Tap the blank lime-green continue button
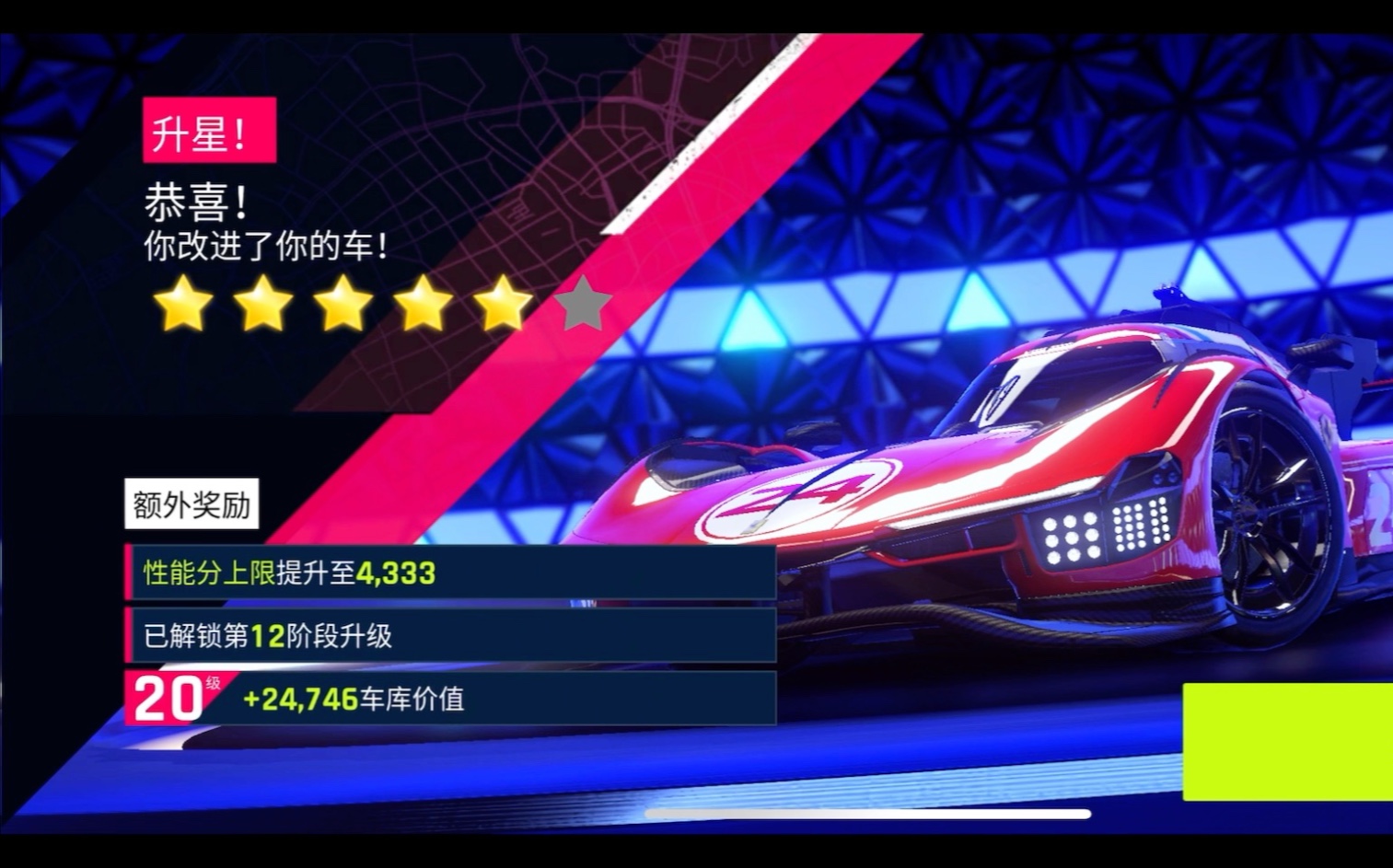Image resolution: width=1393 pixels, height=868 pixels. (x=1287, y=741)
